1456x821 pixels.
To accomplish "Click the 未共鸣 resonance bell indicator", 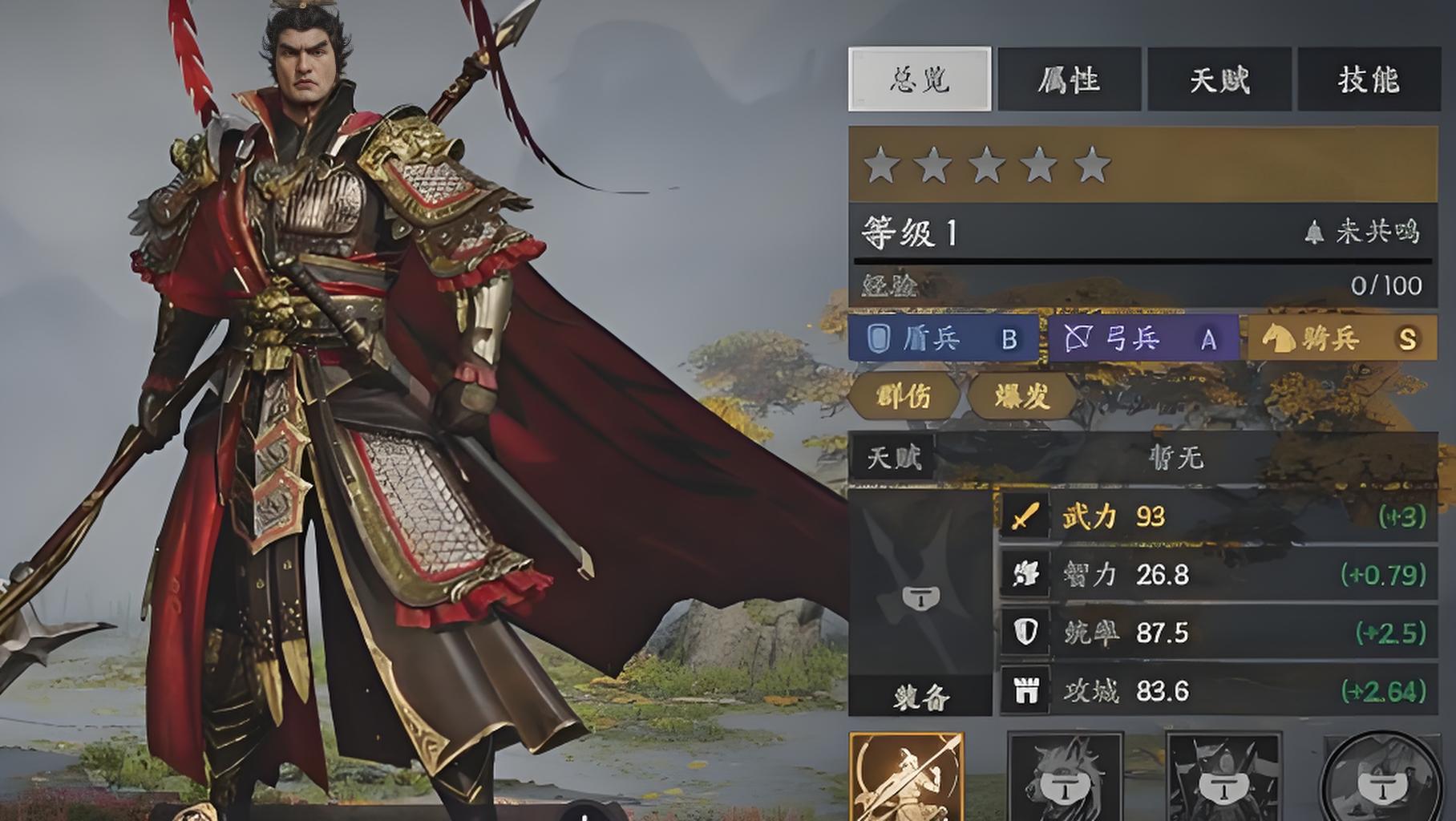I will pos(1365,233).
